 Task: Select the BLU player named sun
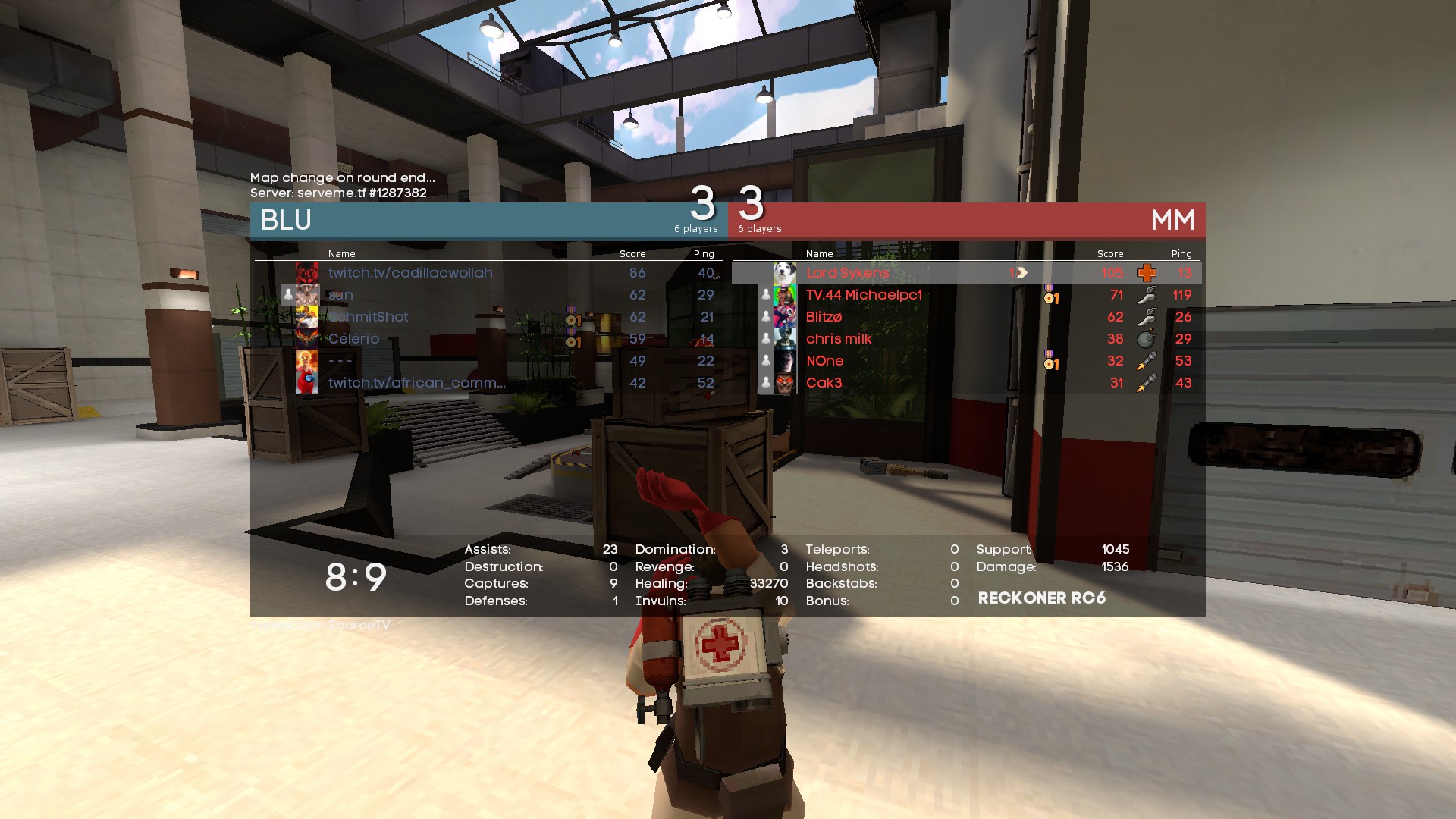(340, 295)
